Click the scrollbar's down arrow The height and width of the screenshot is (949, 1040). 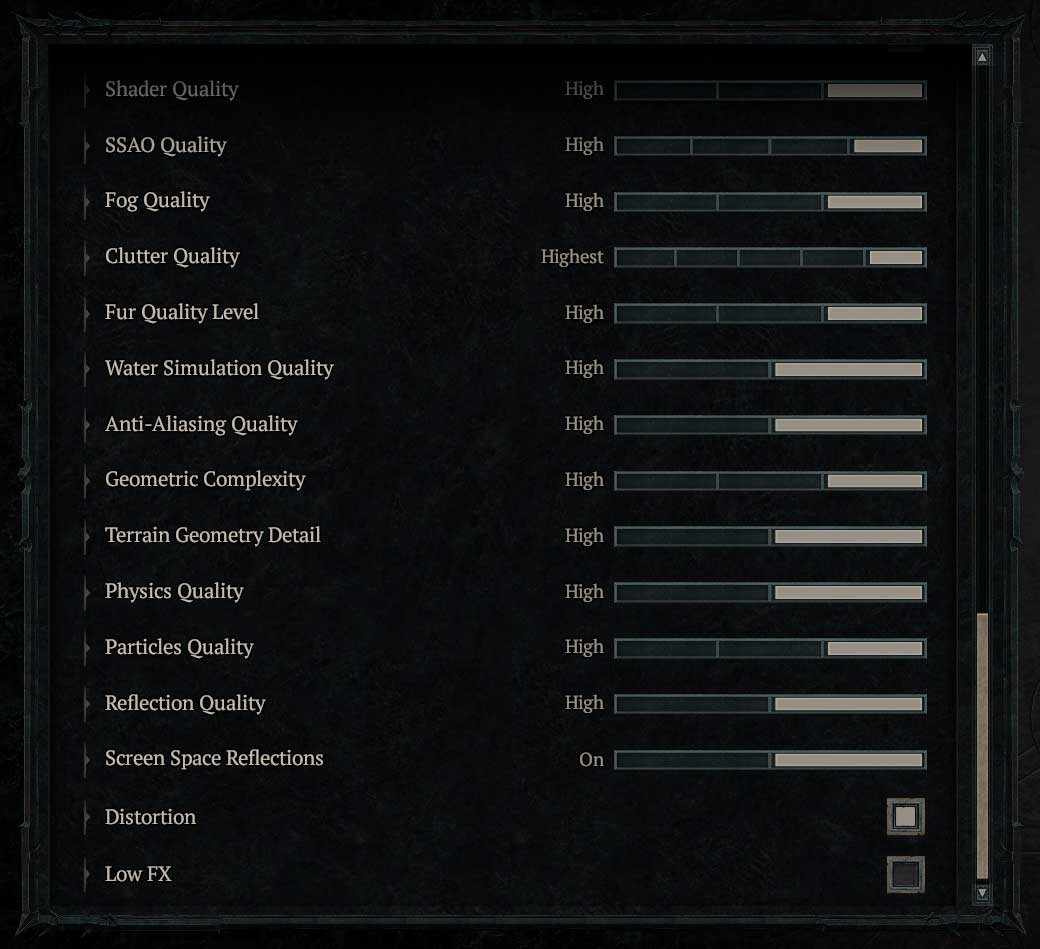point(982,892)
